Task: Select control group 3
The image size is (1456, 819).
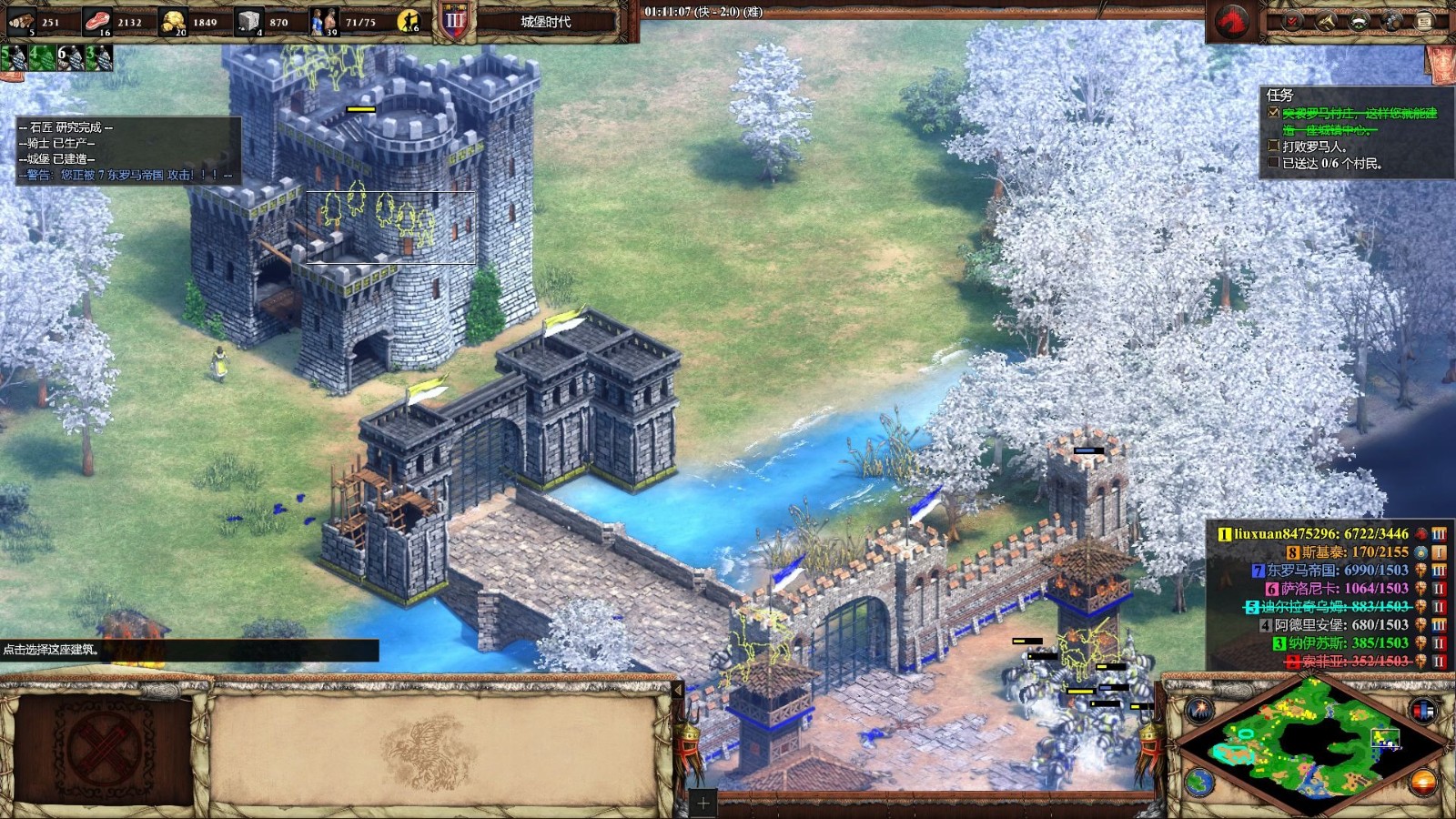Action: pyautogui.click(x=98, y=58)
